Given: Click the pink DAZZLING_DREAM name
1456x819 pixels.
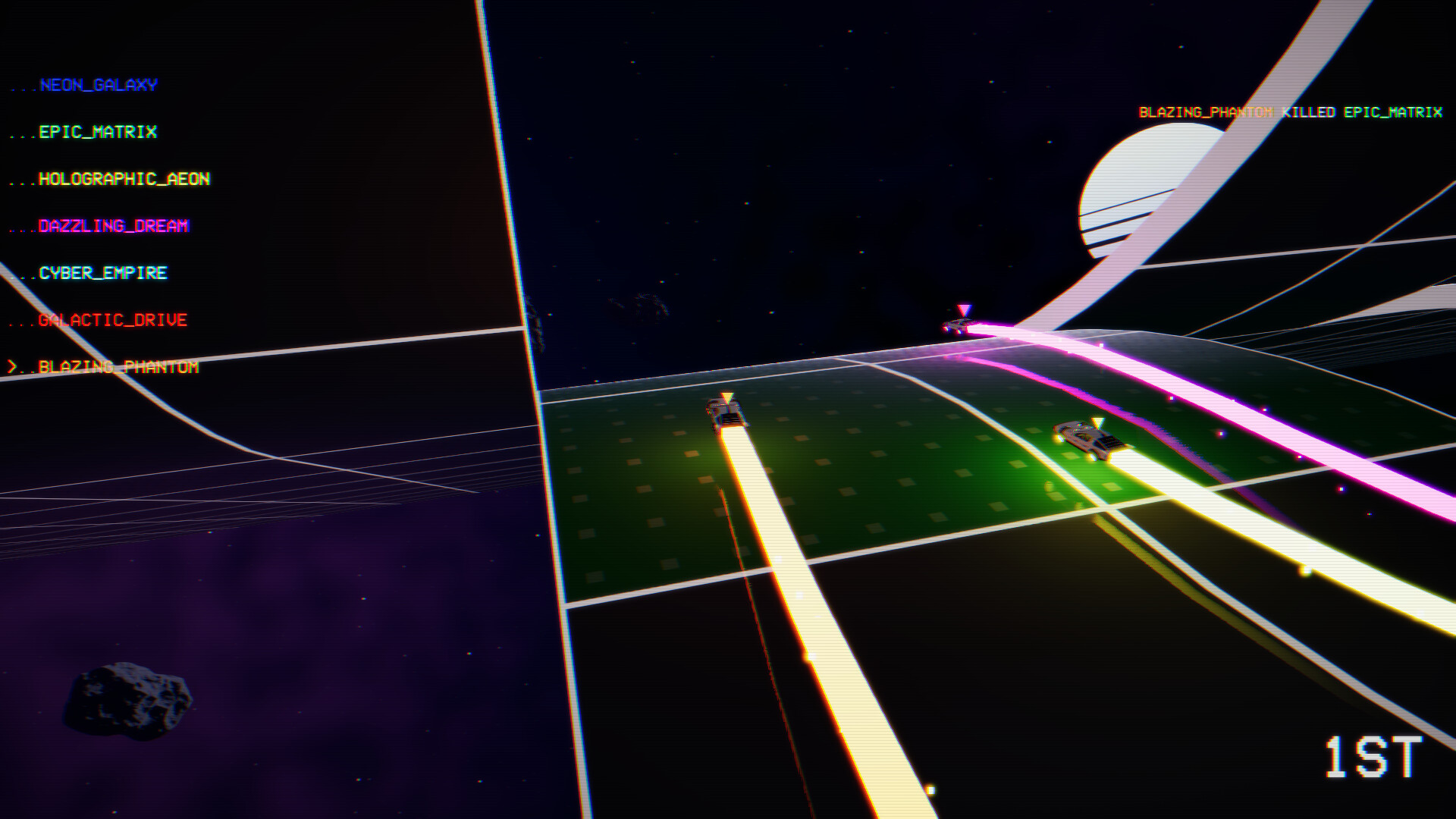Looking at the screenshot, I should pos(112,226).
